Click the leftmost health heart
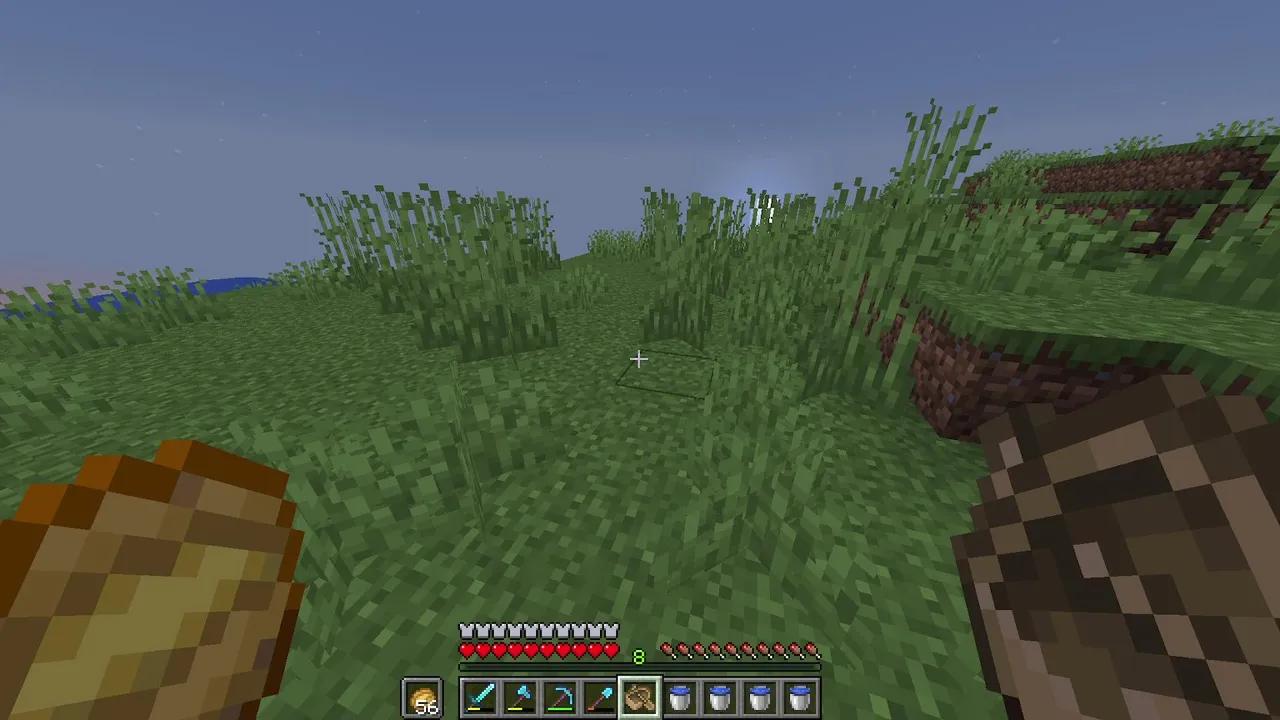Viewport: 1280px width, 720px height. [466, 649]
